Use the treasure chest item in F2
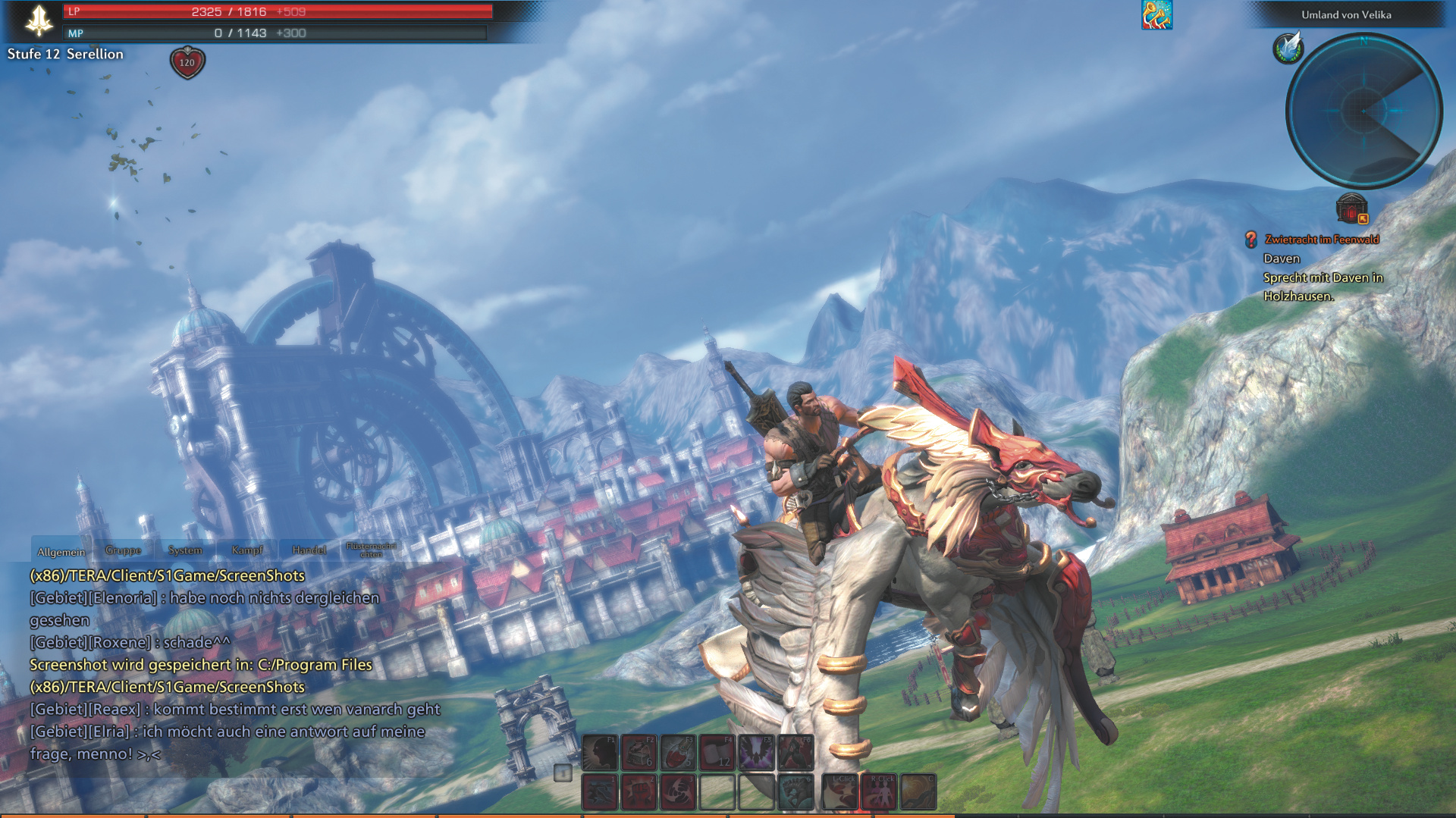The height and width of the screenshot is (818, 1456). pyautogui.click(x=639, y=753)
